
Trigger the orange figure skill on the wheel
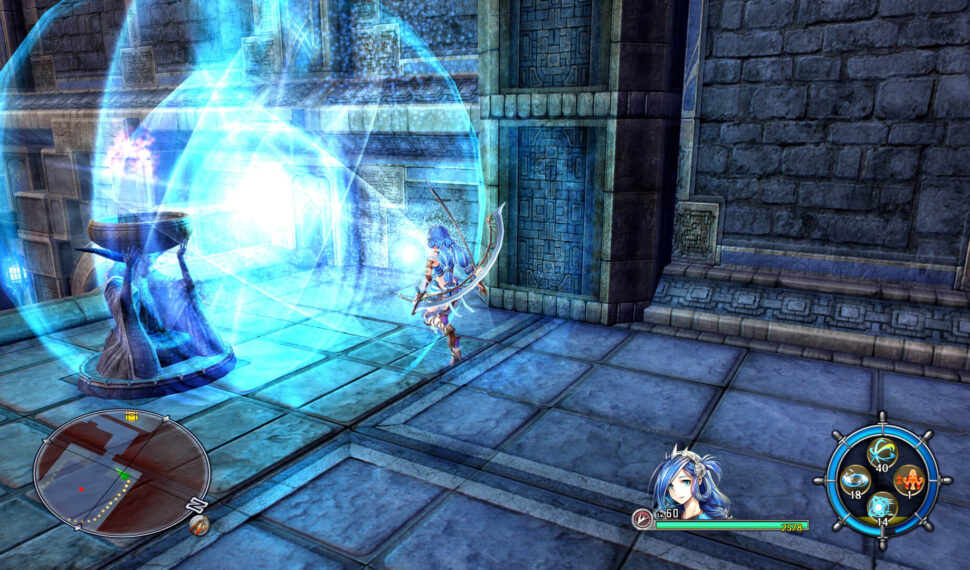[908, 481]
